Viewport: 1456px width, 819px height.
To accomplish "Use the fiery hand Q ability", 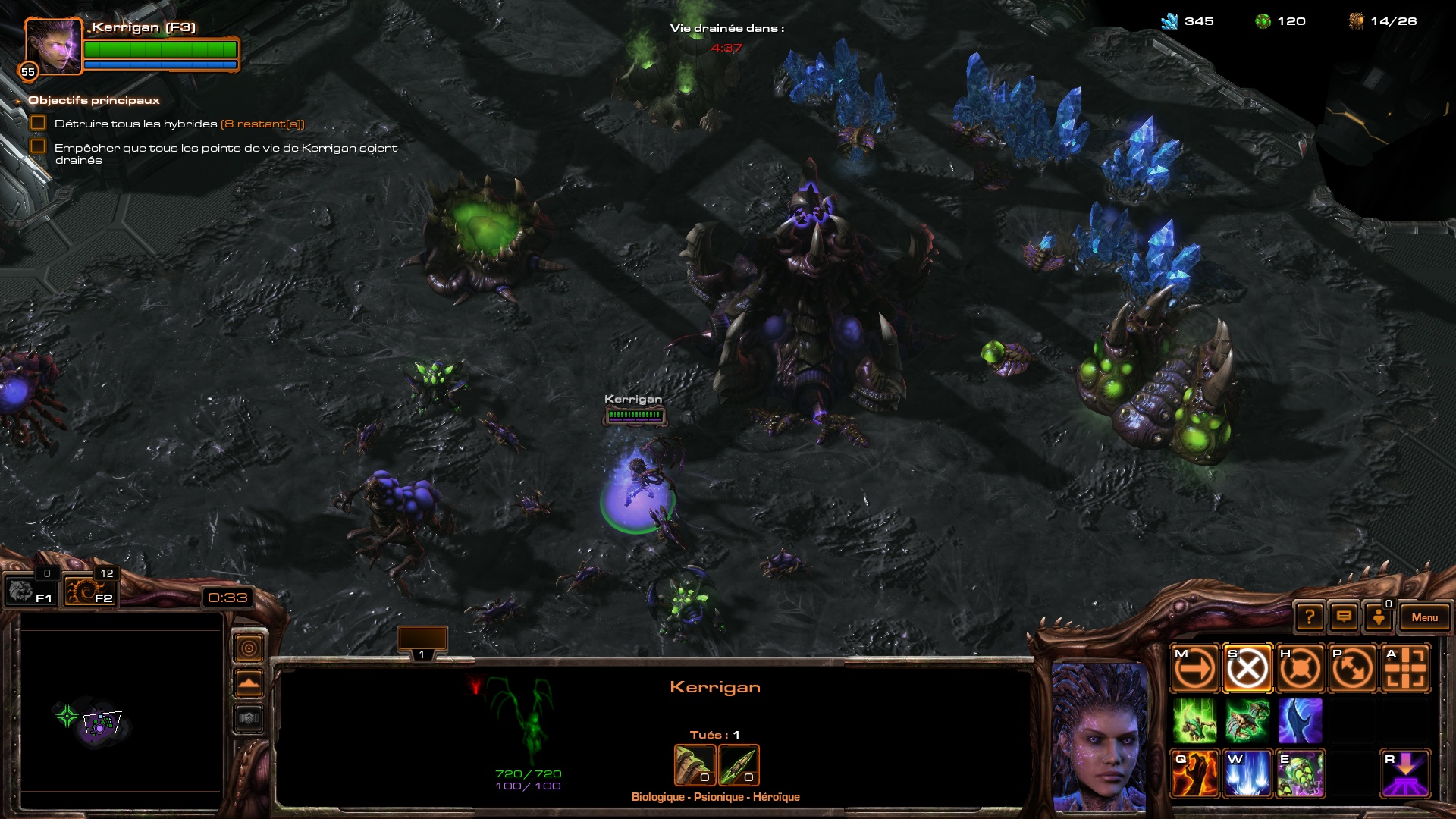I will click(x=1194, y=774).
